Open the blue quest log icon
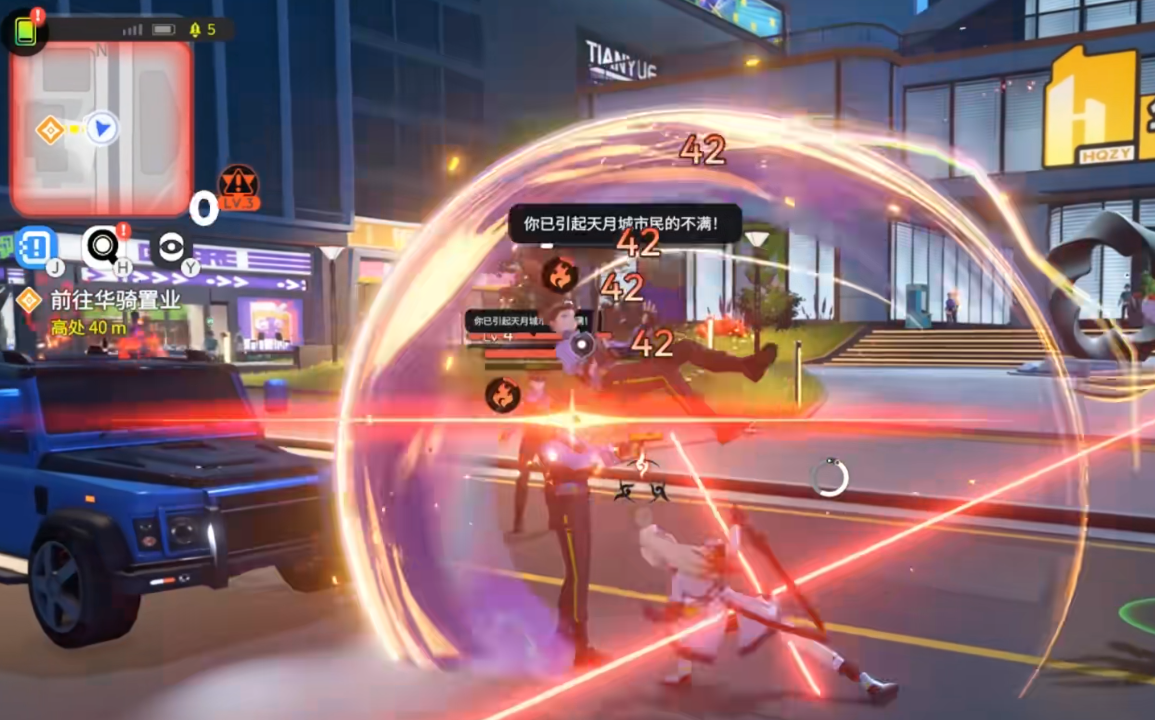 point(36,246)
